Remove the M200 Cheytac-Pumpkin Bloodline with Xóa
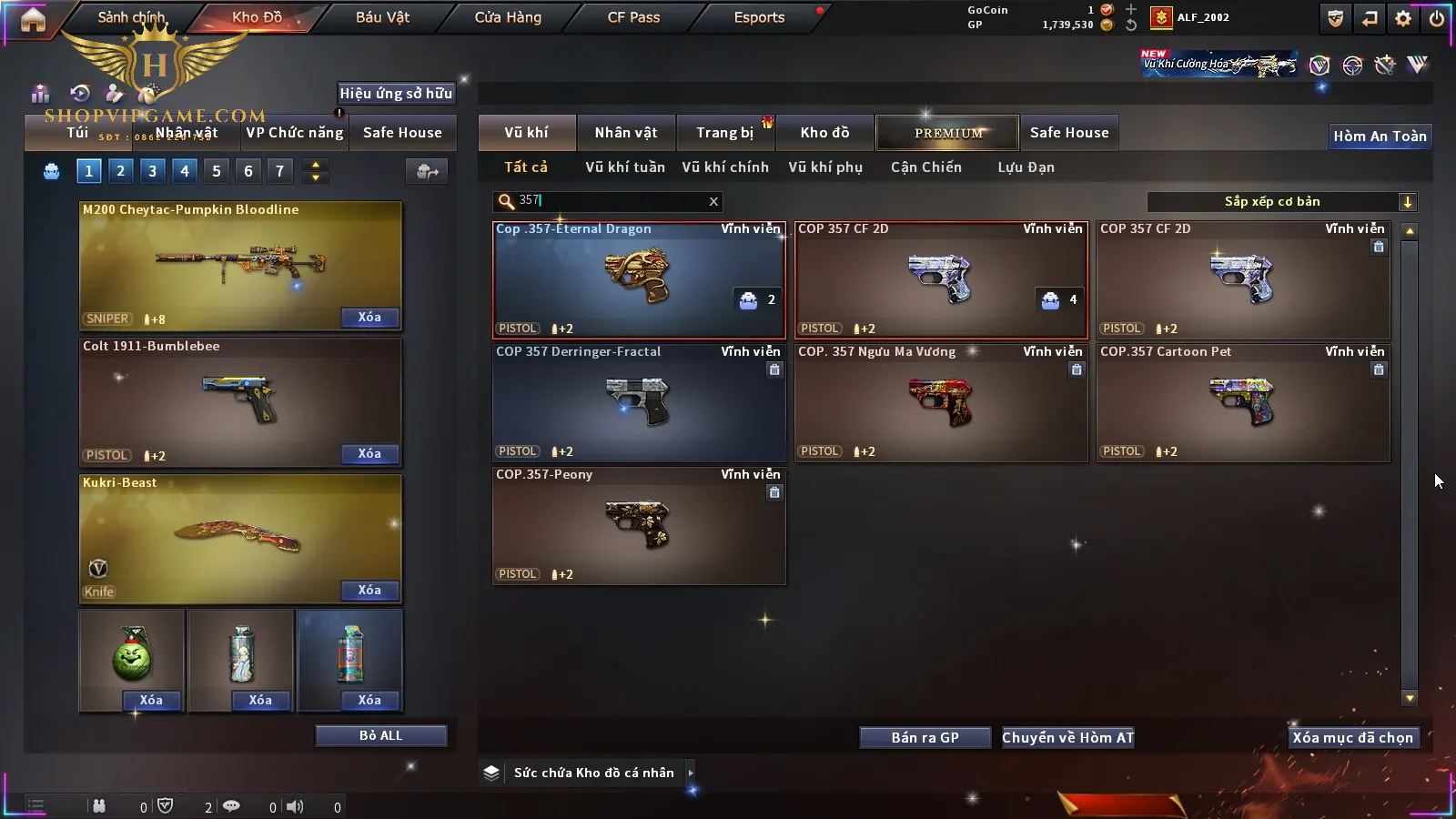 tap(369, 318)
